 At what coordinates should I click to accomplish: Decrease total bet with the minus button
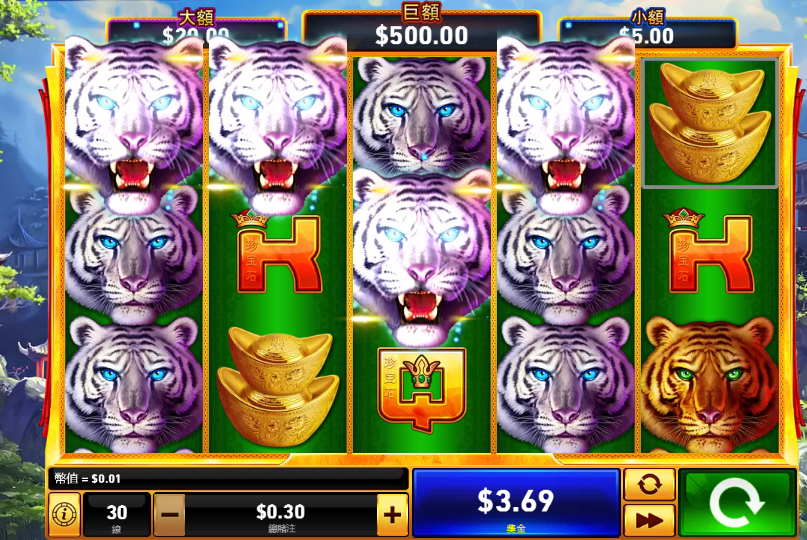click(168, 515)
